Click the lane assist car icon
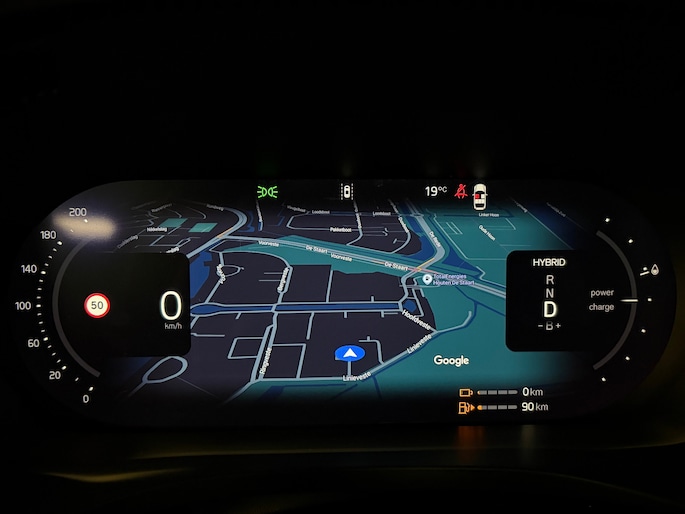 click(x=347, y=191)
